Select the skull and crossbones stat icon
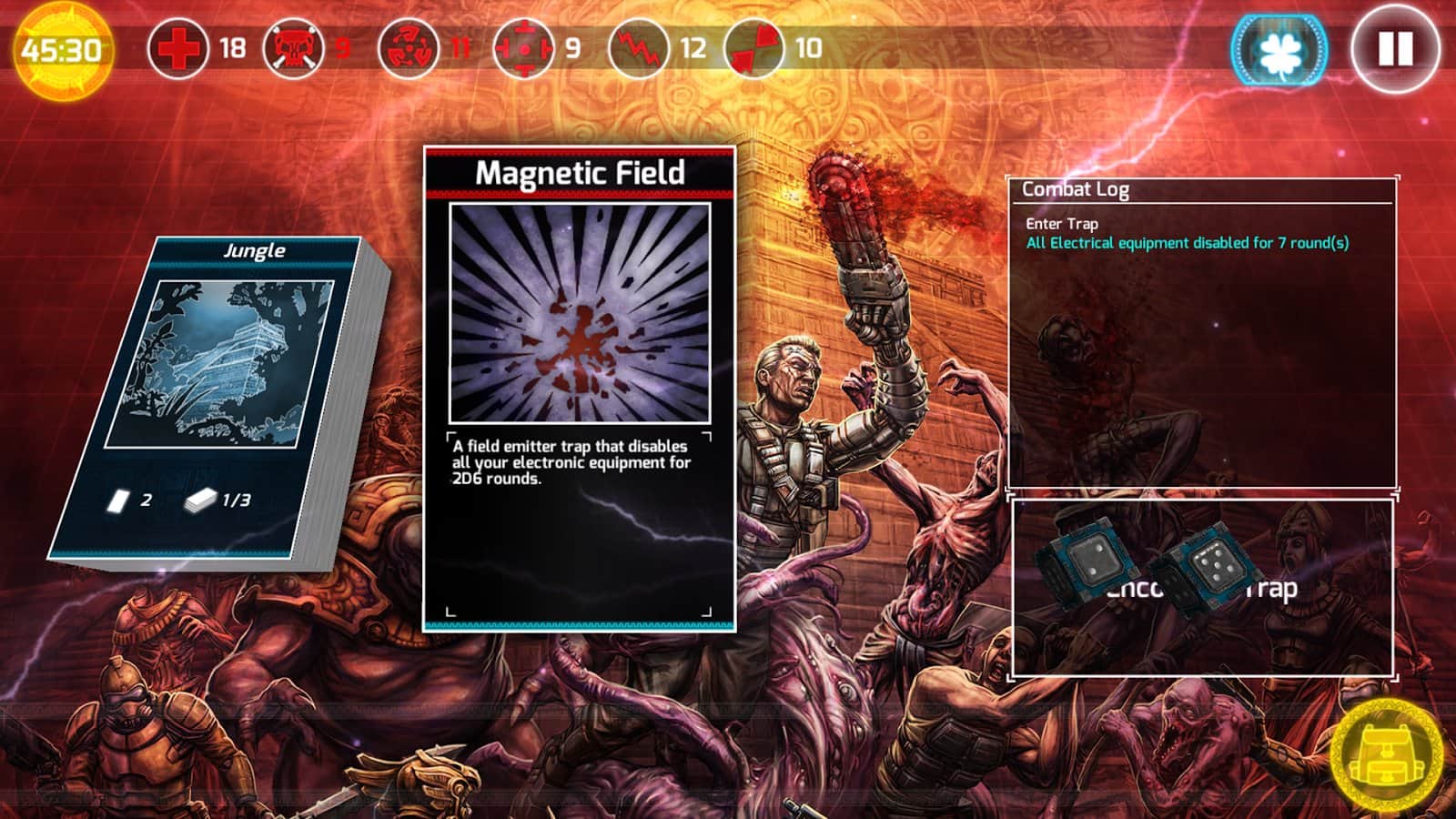1456x819 pixels. (x=293, y=47)
